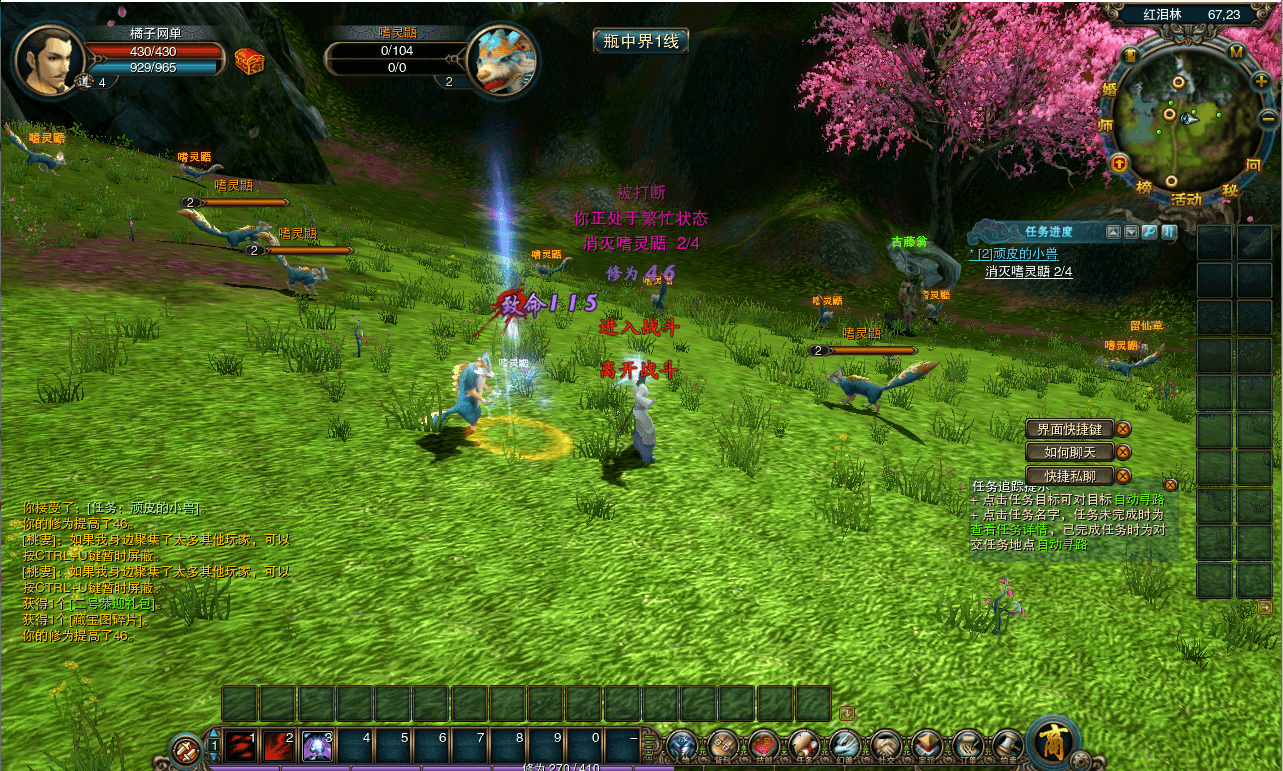Open the 技能 skills menu icon
This screenshot has height=771, width=1283.
coord(764,744)
